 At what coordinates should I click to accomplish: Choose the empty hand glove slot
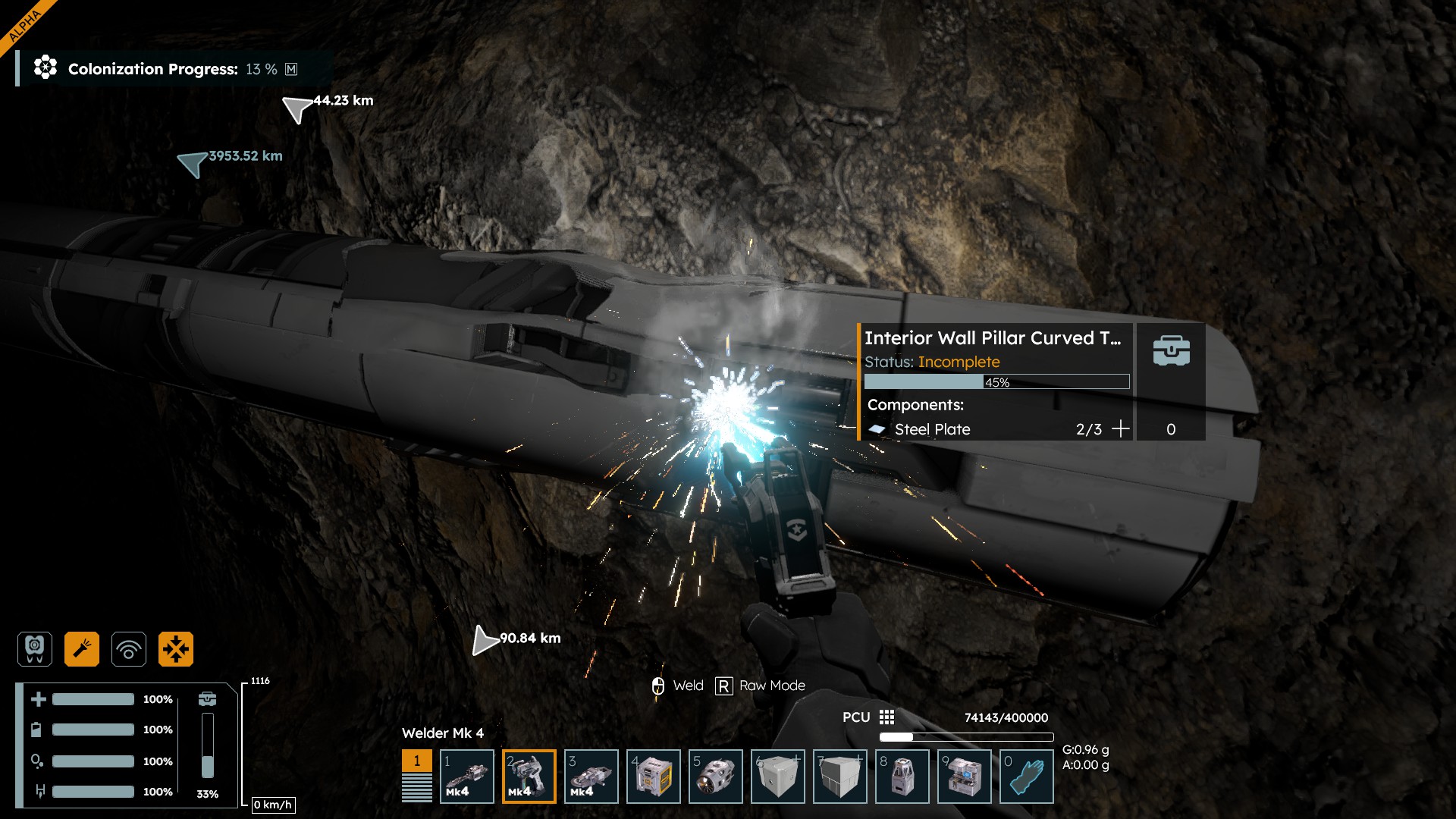(x=1027, y=777)
